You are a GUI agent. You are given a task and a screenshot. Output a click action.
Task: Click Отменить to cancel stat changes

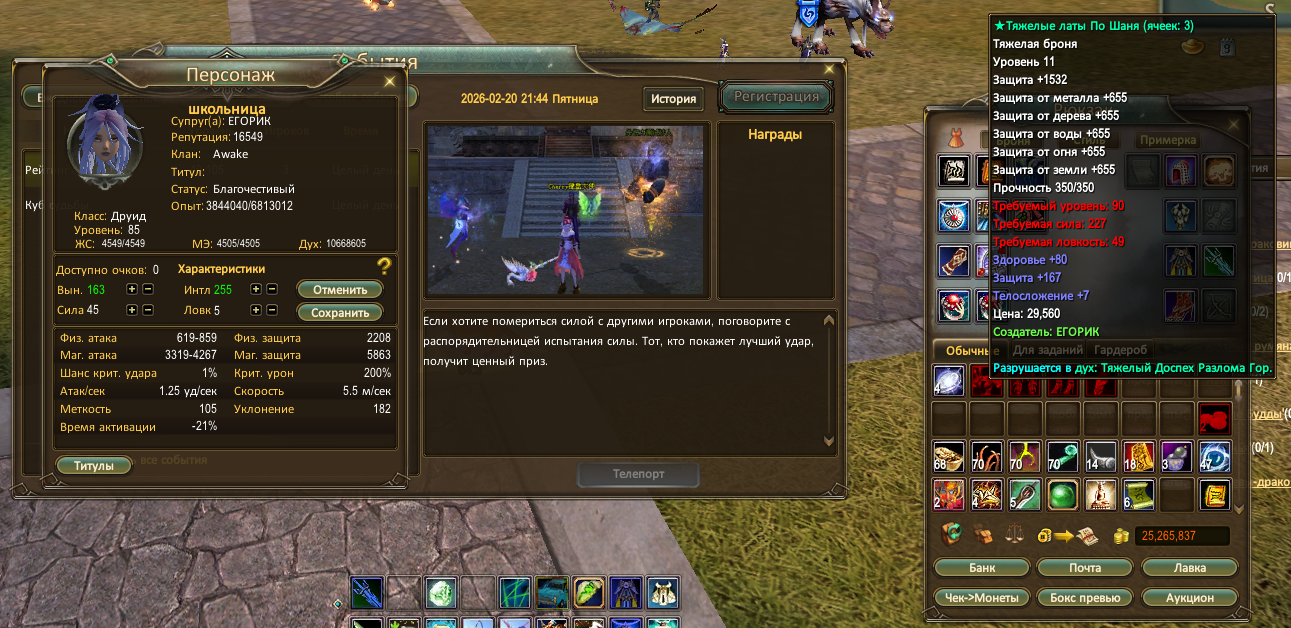(x=340, y=290)
